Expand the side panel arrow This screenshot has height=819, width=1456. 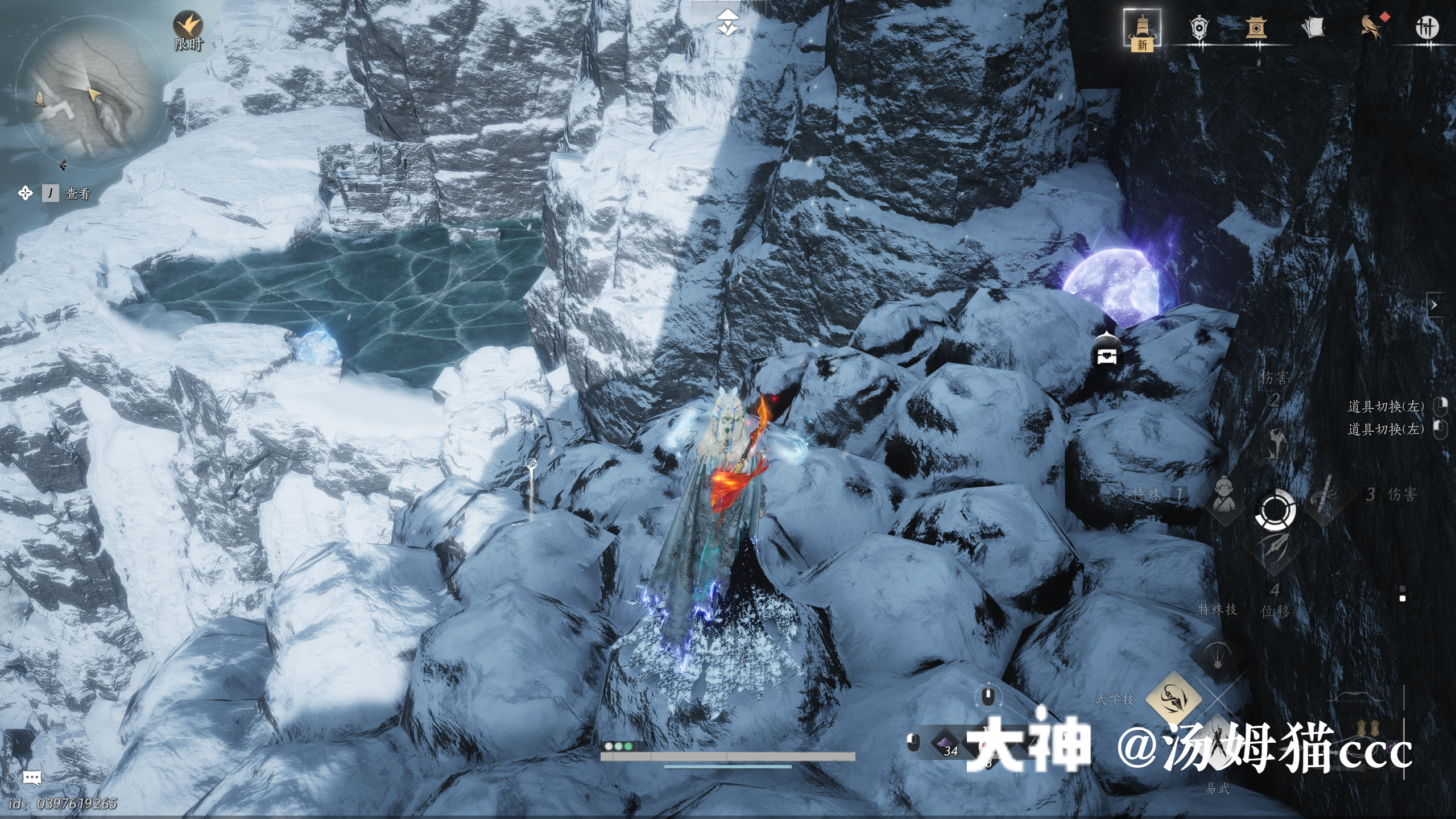1434,305
